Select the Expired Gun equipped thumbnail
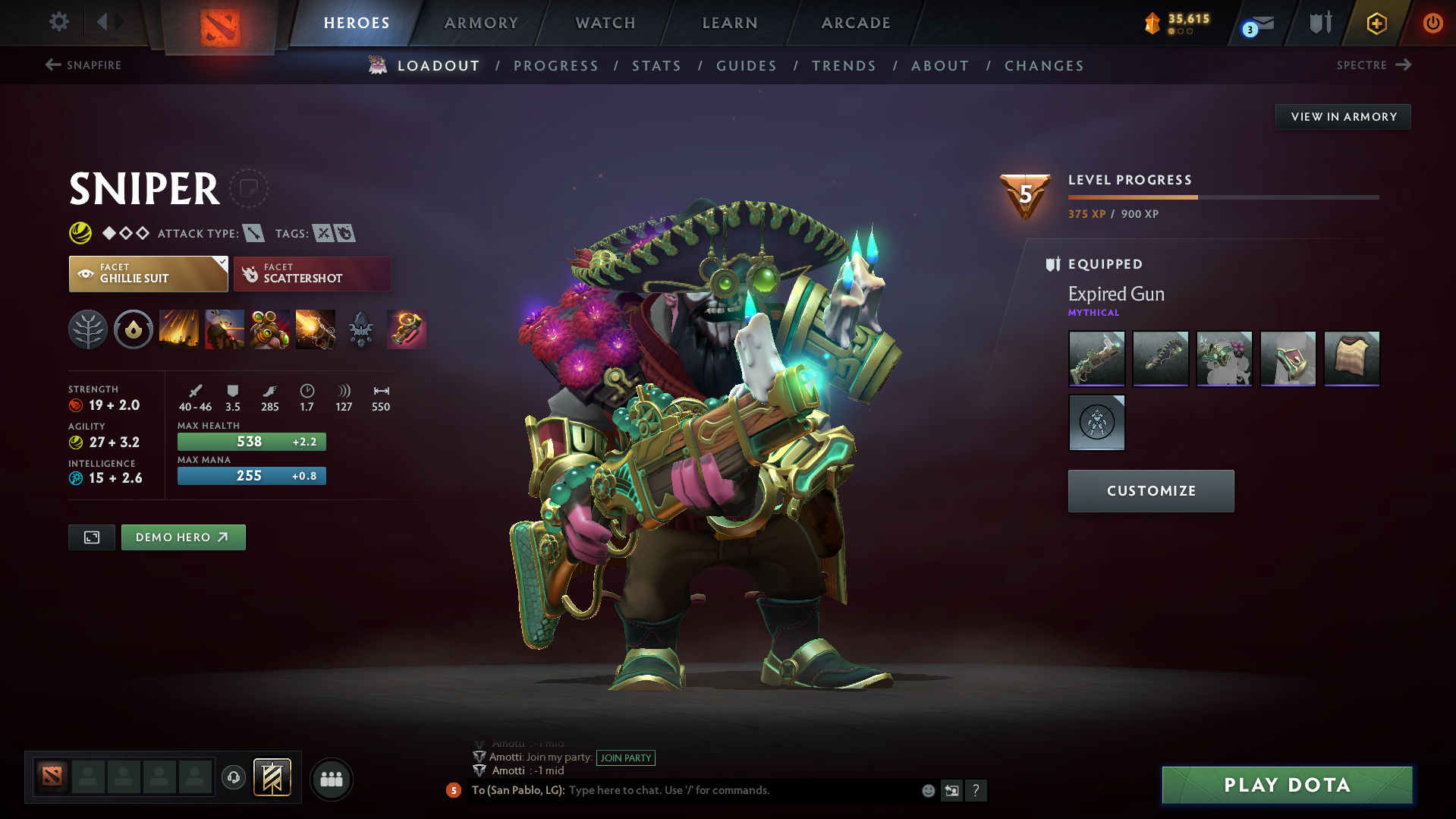The width and height of the screenshot is (1456, 819). [x=1096, y=359]
